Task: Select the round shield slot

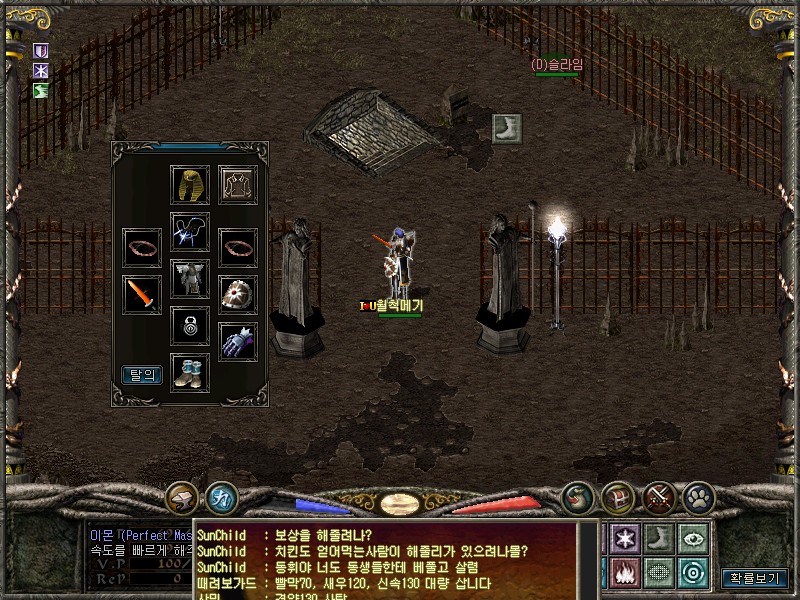Action: 238,294
